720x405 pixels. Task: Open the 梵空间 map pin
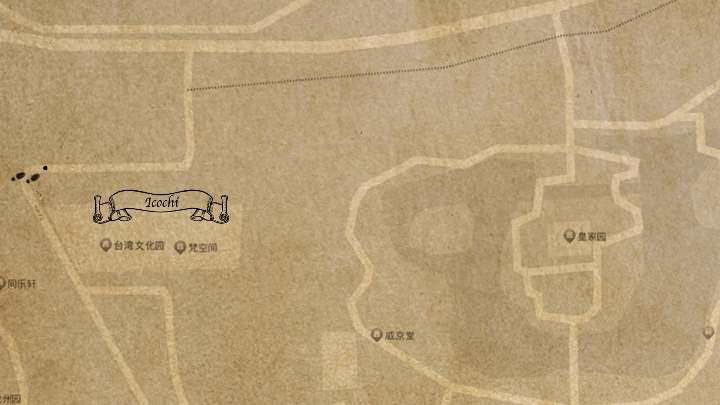click(x=180, y=247)
